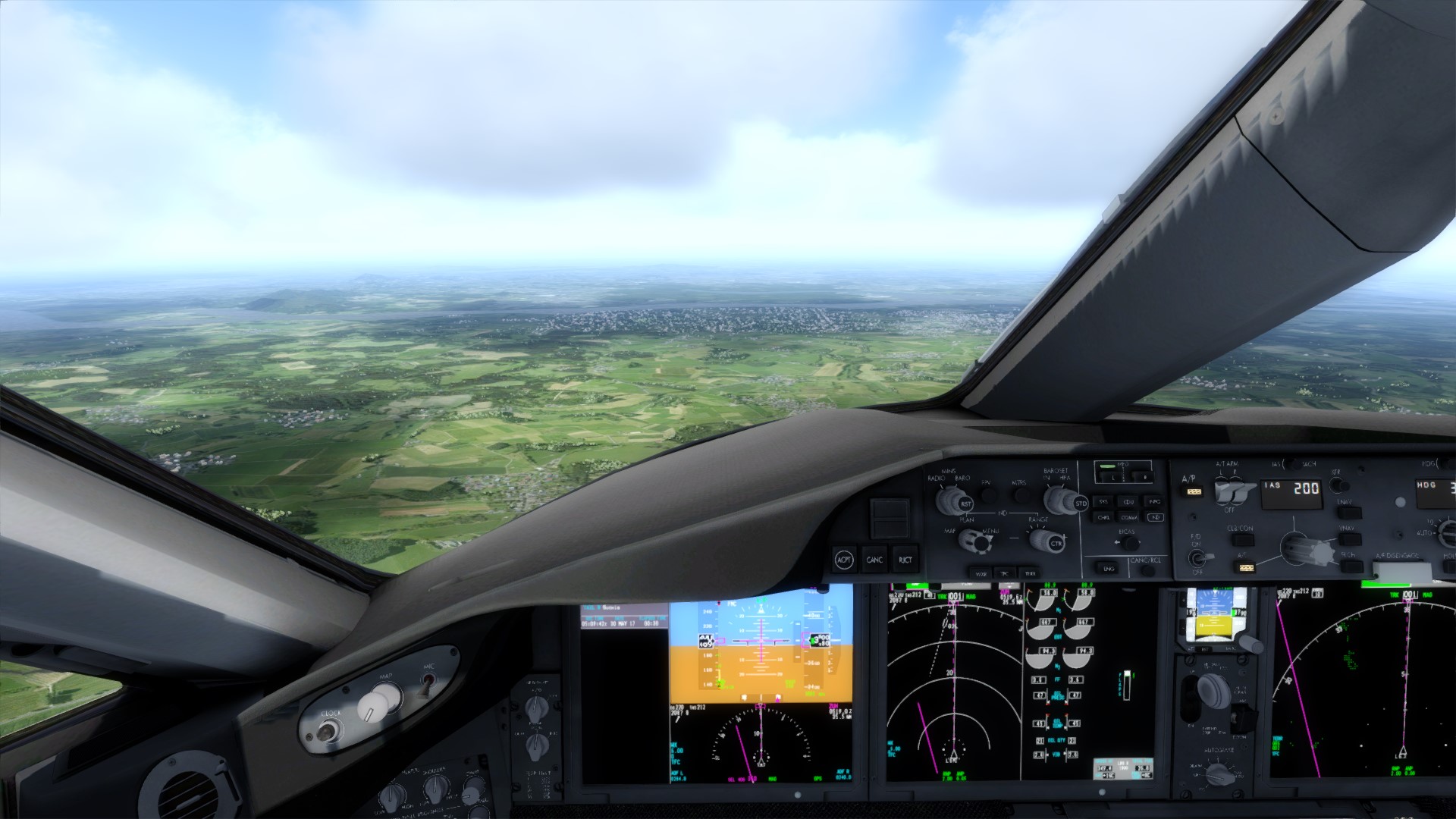Center the ND with the CTR range knob
The width and height of the screenshot is (1456, 819).
[1056, 544]
